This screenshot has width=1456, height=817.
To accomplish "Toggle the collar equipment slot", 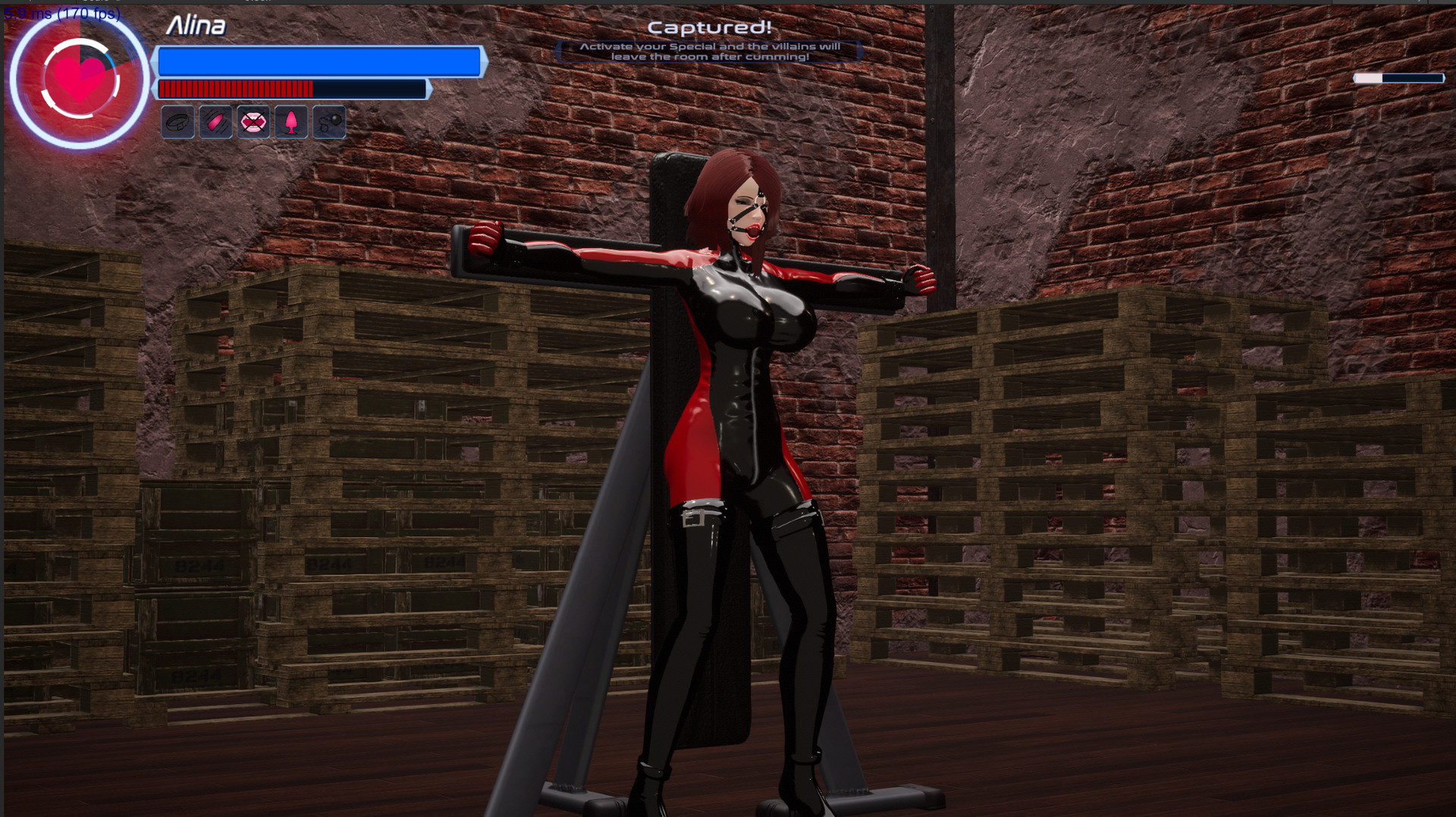I will (176, 121).
